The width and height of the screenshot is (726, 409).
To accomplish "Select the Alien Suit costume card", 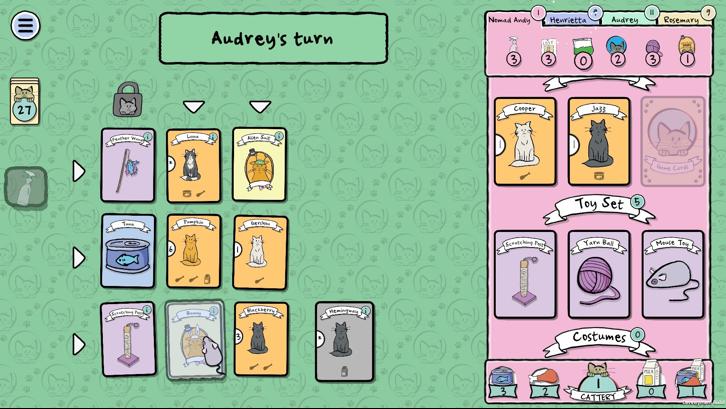I will click(x=259, y=165).
